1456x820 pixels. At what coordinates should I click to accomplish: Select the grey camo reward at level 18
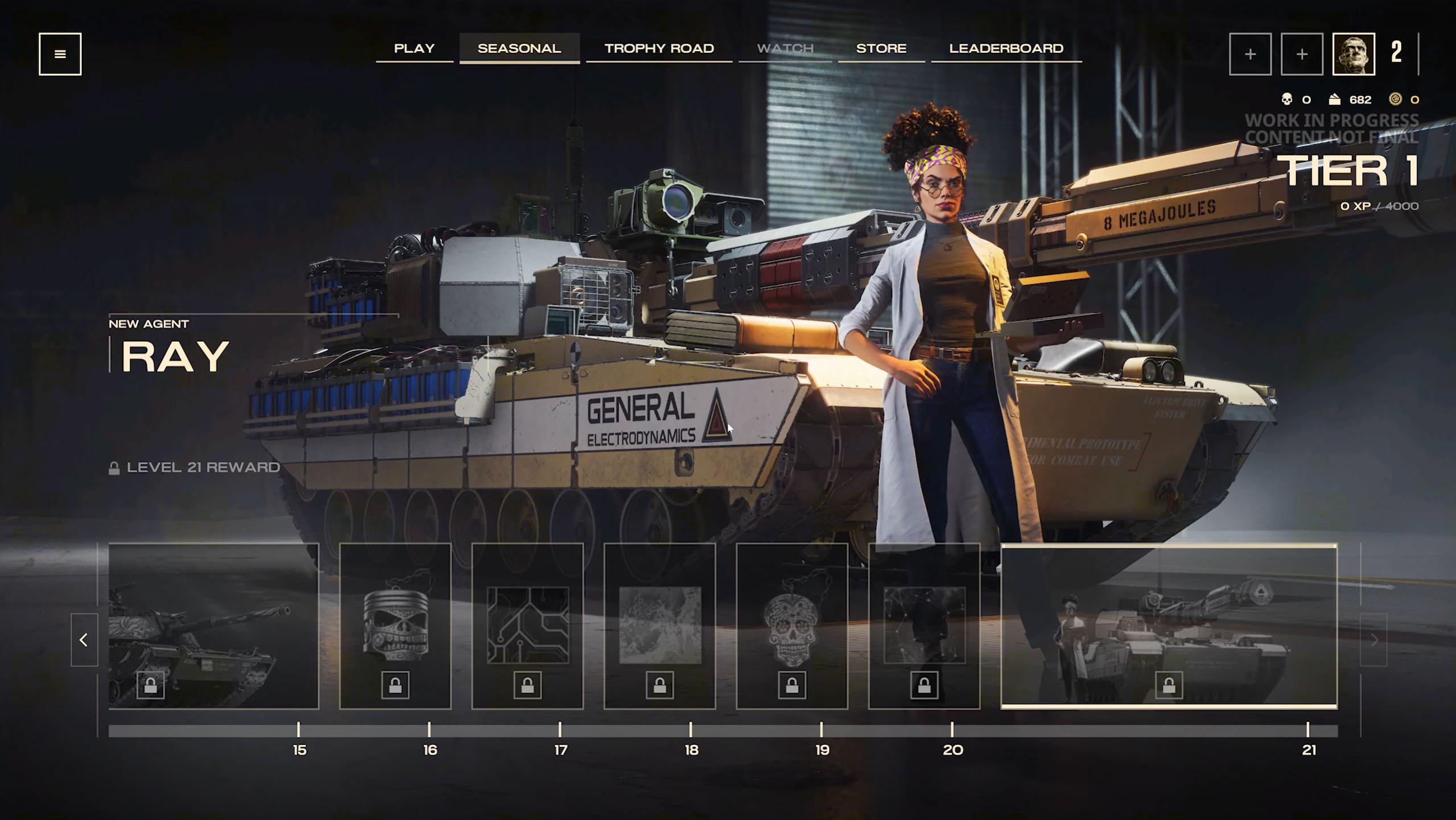click(659, 626)
